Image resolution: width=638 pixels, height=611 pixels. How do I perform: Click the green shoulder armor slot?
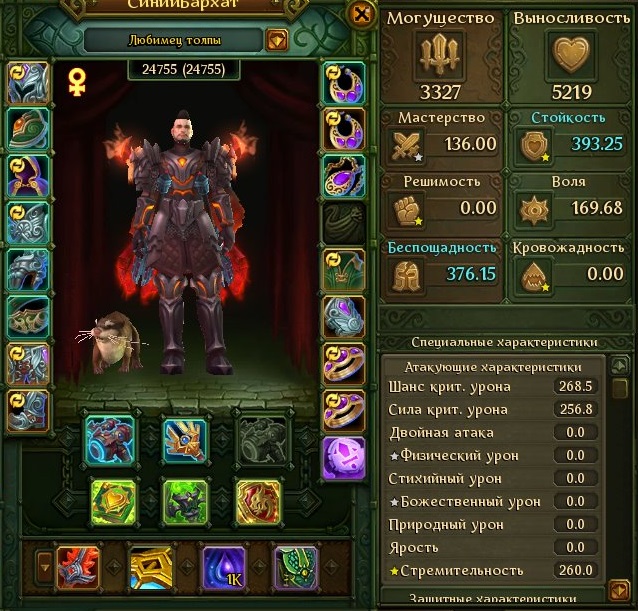(x=28, y=128)
